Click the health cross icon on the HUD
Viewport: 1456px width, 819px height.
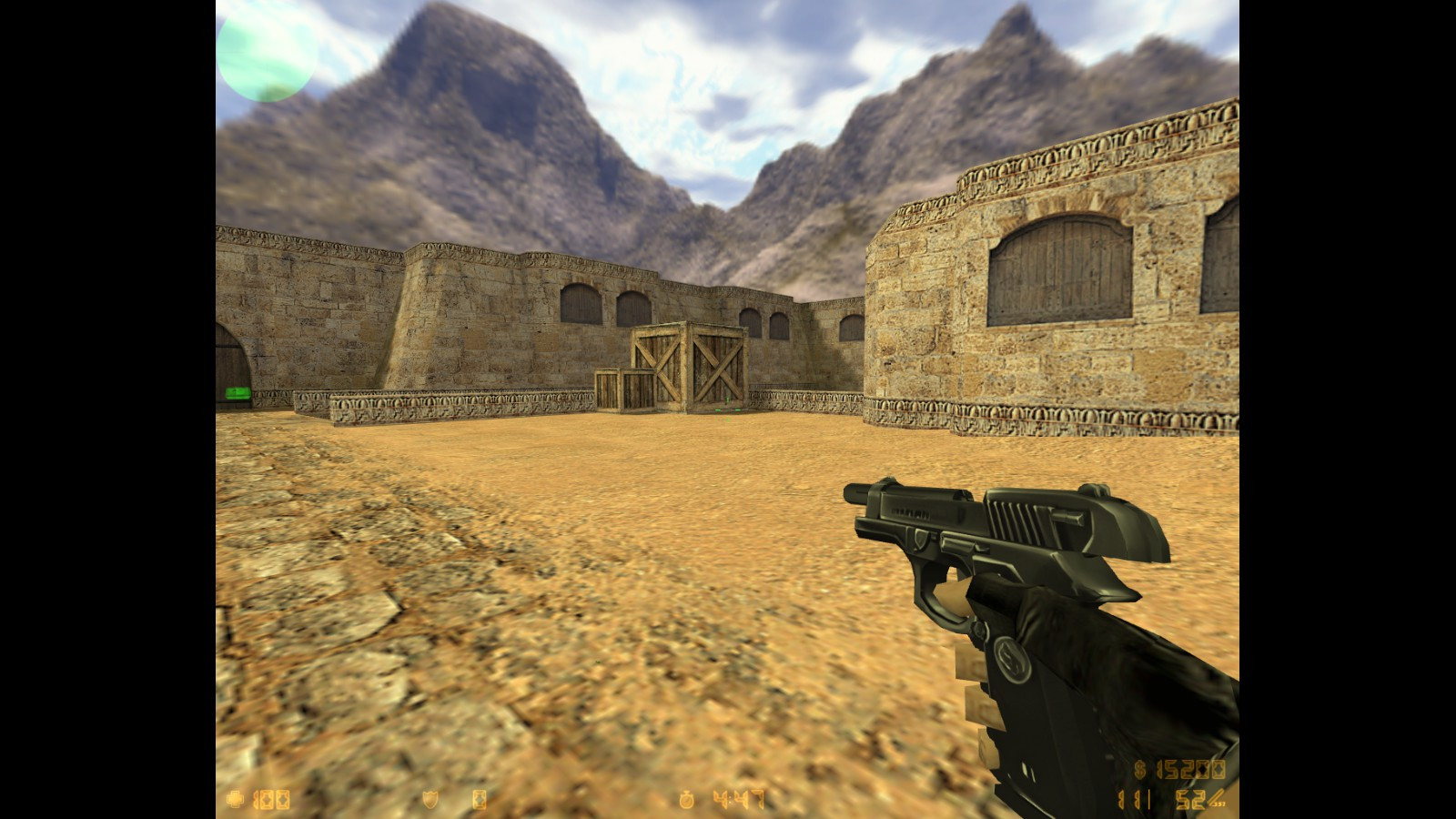coord(237,798)
